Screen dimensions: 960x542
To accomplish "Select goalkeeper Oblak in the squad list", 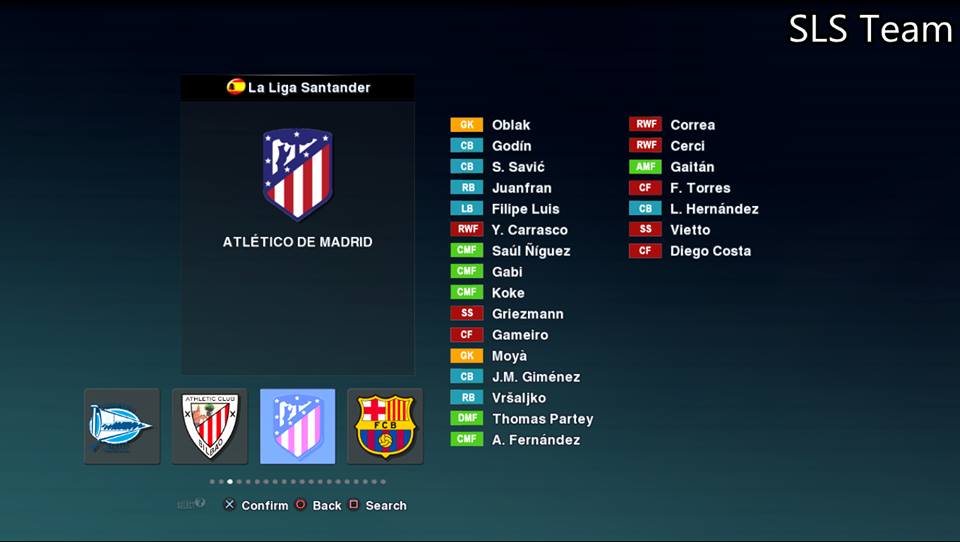I will click(511, 125).
